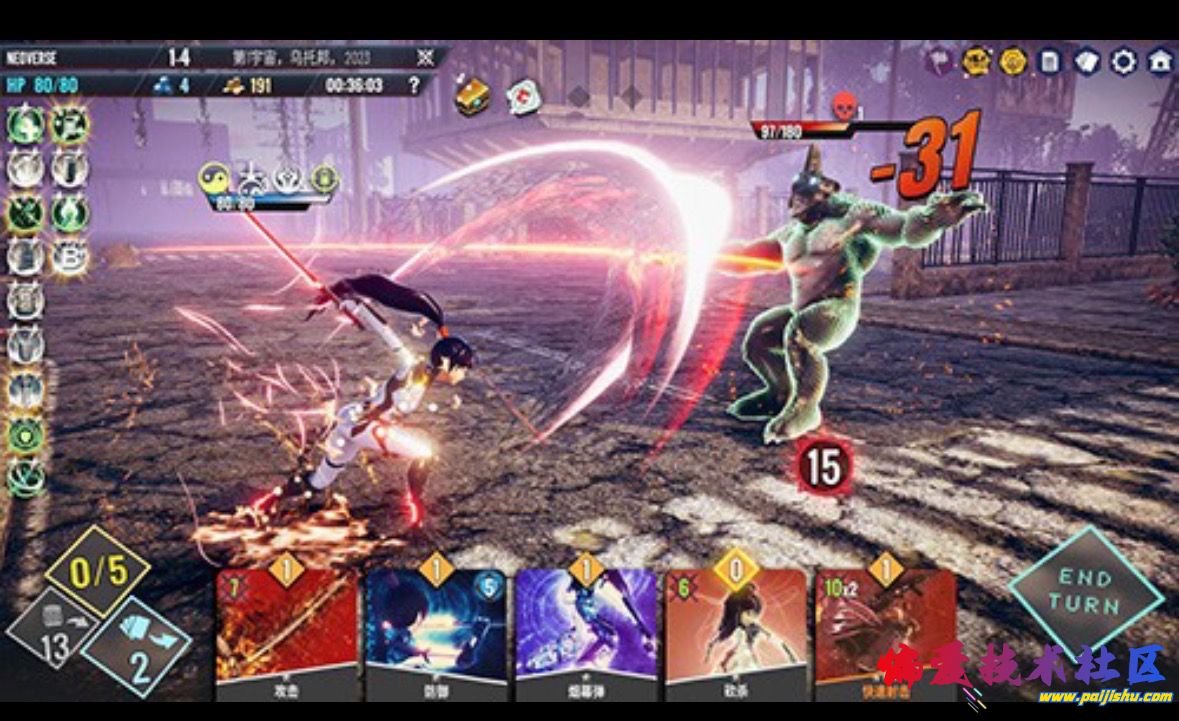Image resolution: width=1179 pixels, height=721 pixels.
Task: Return home via the house icon
Action: tap(1160, 62)
